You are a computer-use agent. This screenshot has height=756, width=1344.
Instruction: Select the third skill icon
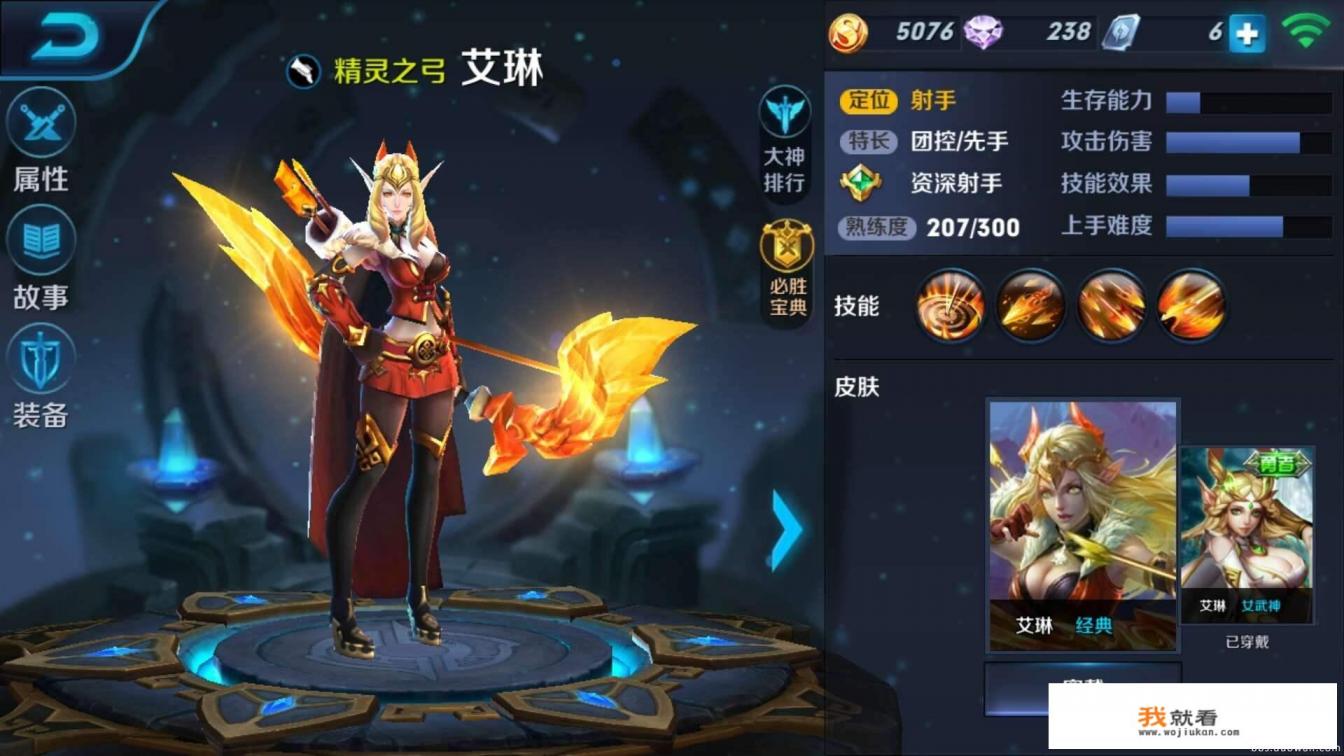[x=1111, y=306]
